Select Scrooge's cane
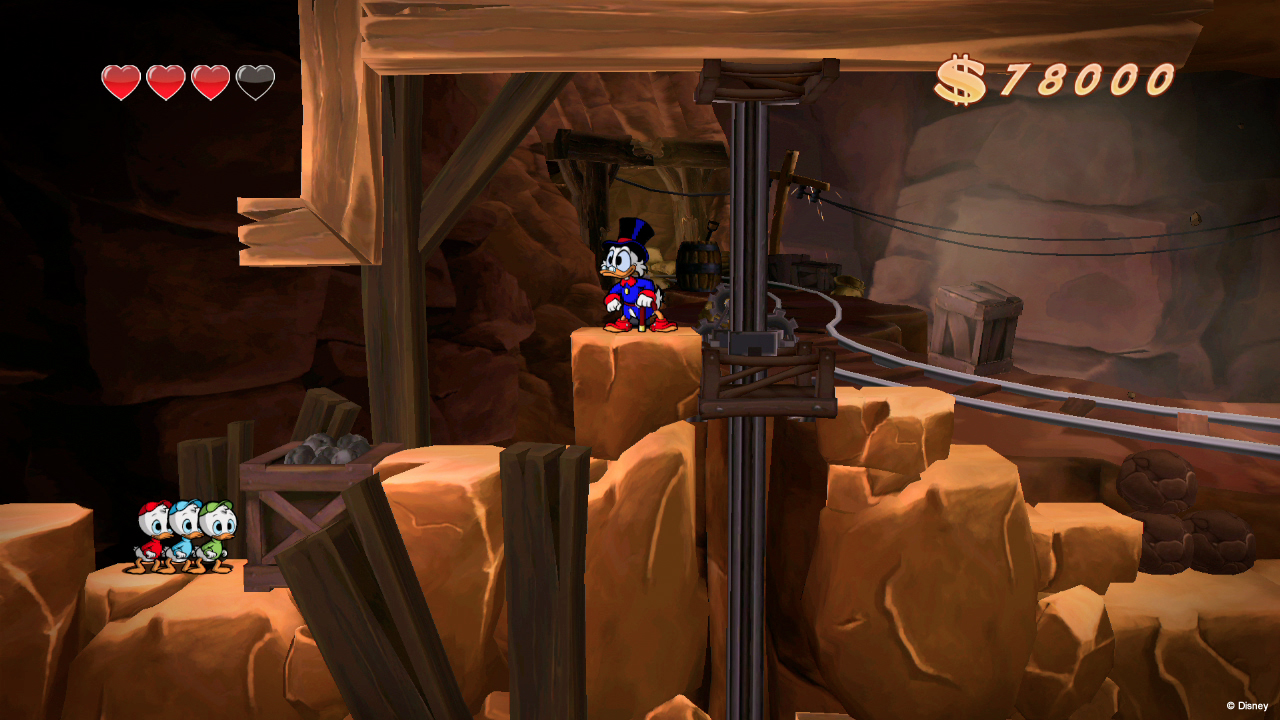The width and height of the screenshot is (1280, 720). point(643,316)
